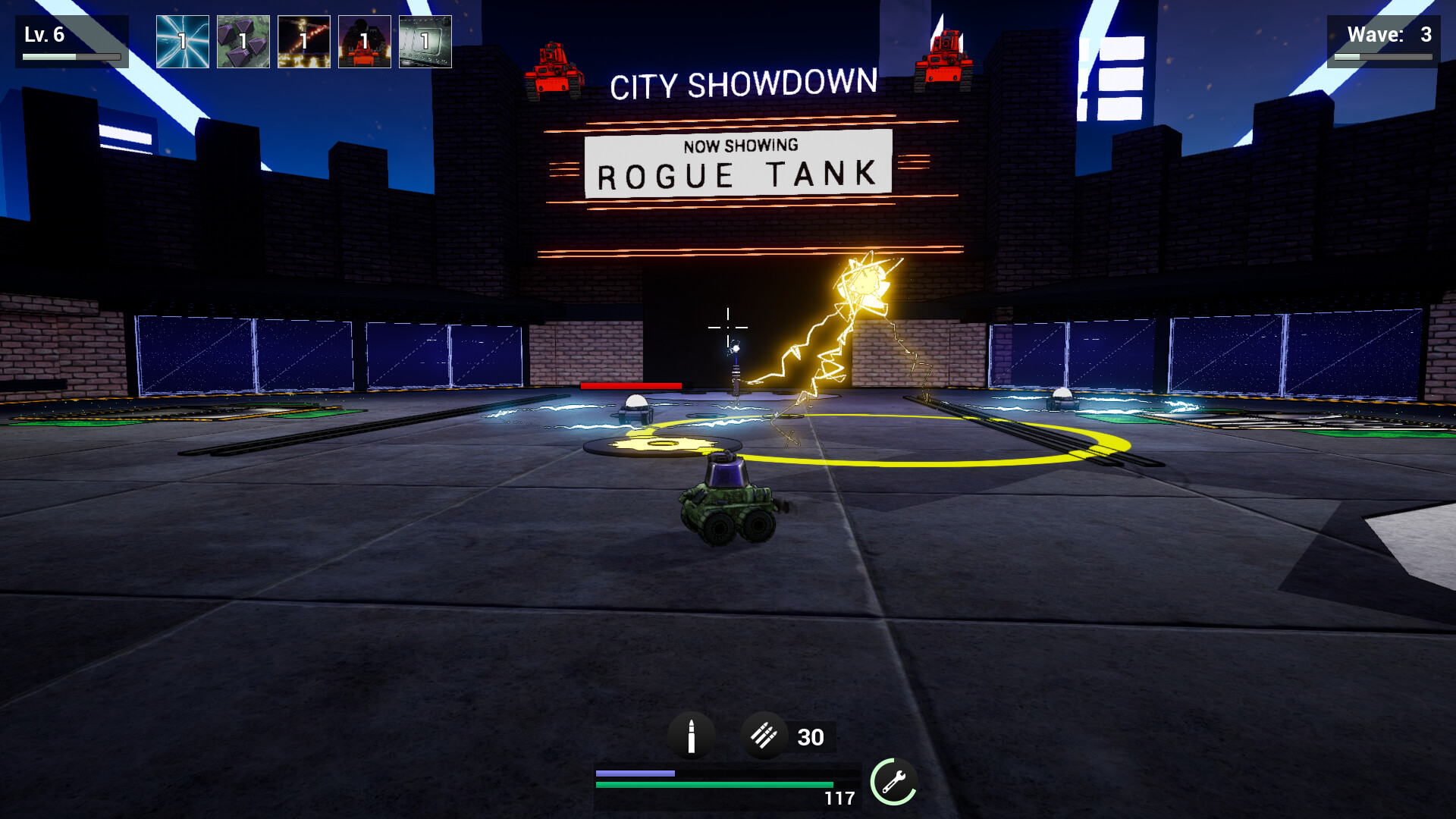
Task: Select the purple crystal mines ability
Action: pyautogui.click(x=242, y=42)
